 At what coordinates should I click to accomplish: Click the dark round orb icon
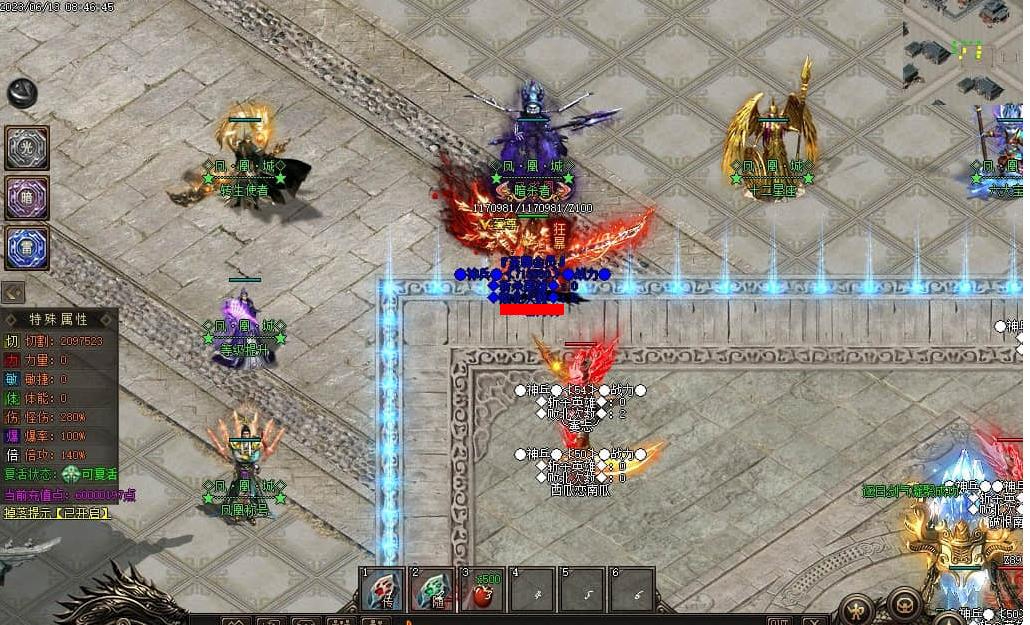pyautogui.click(x=22, y=93)
